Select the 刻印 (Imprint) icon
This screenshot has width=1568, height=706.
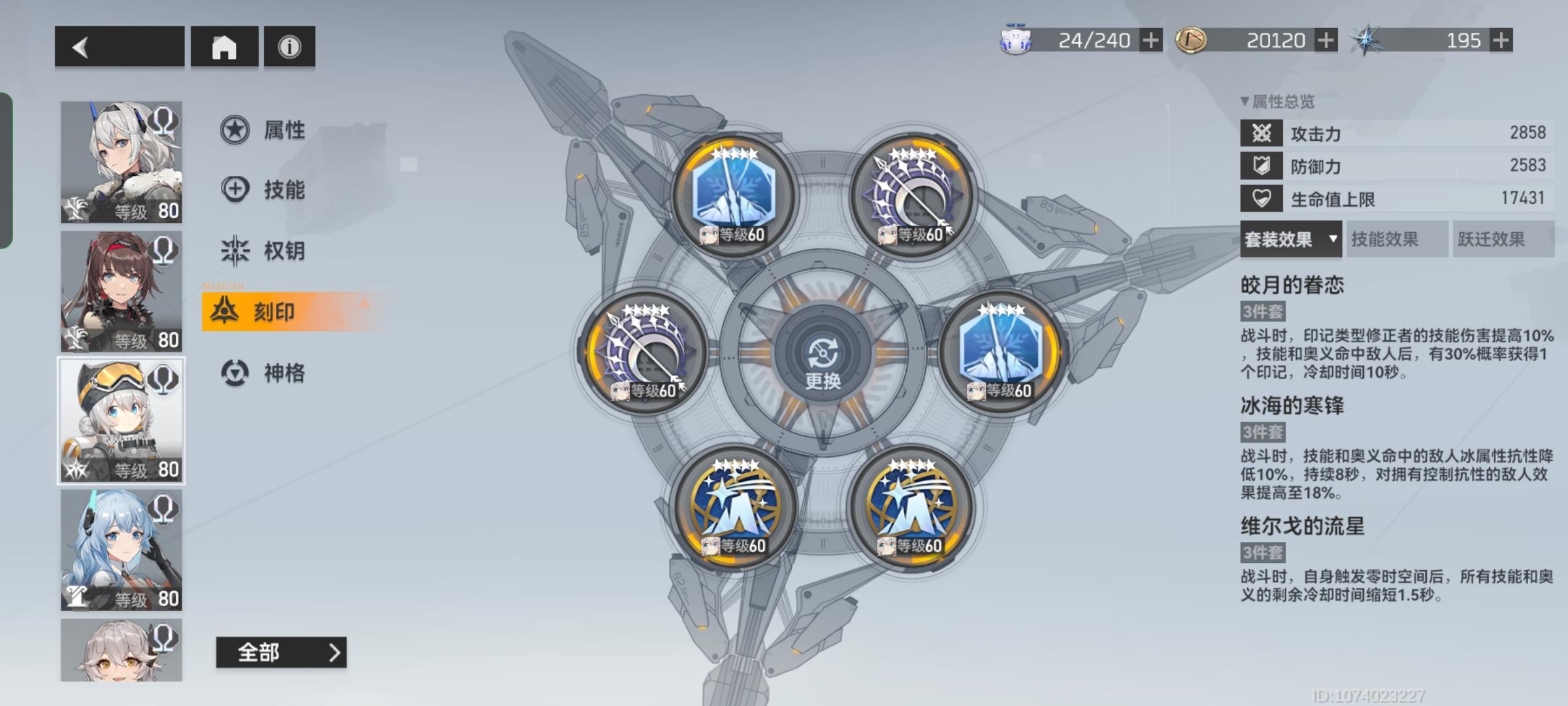(x=225, y=311)
